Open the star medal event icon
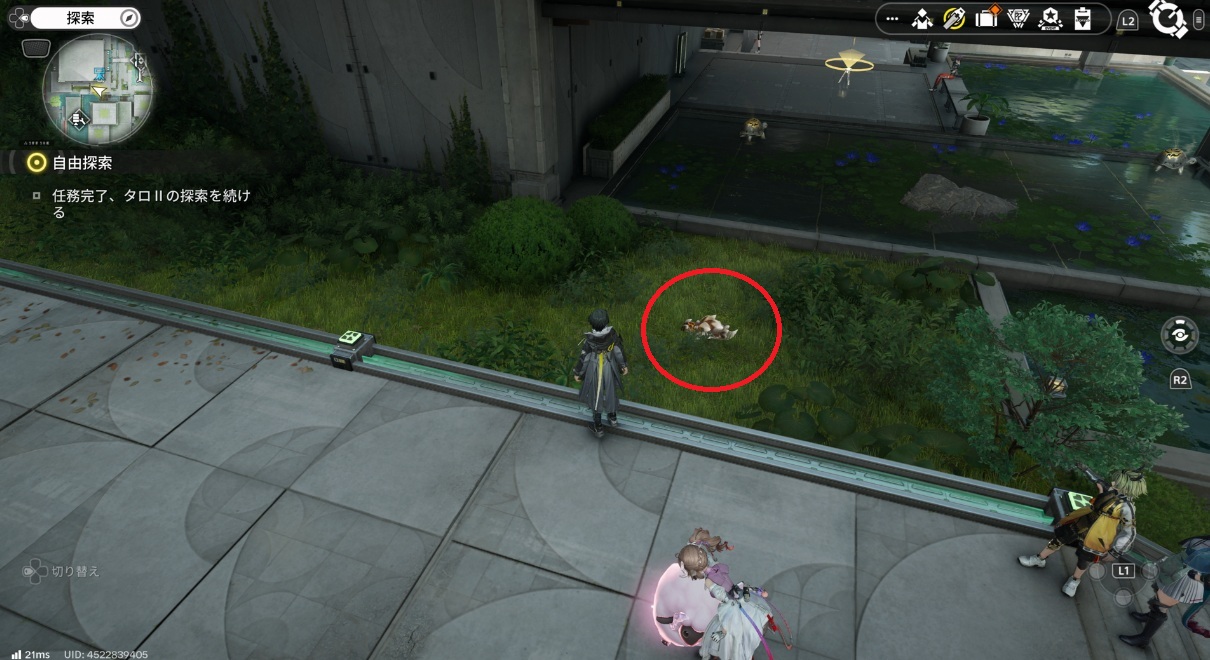Image resolution: width=1210 pixels, height=660 pixels. click(x=1050, y=19)
